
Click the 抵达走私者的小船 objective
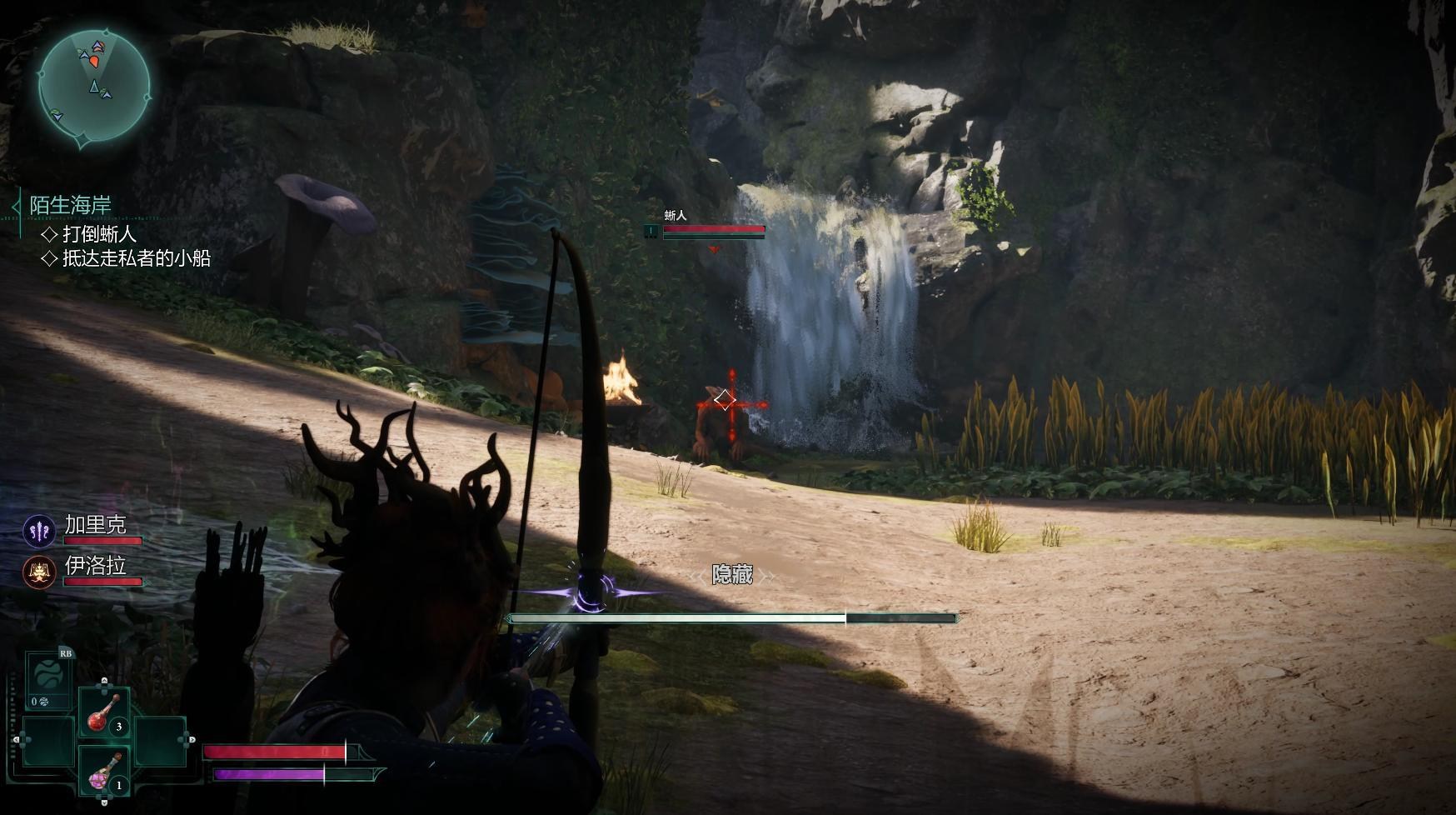[136, 258]
